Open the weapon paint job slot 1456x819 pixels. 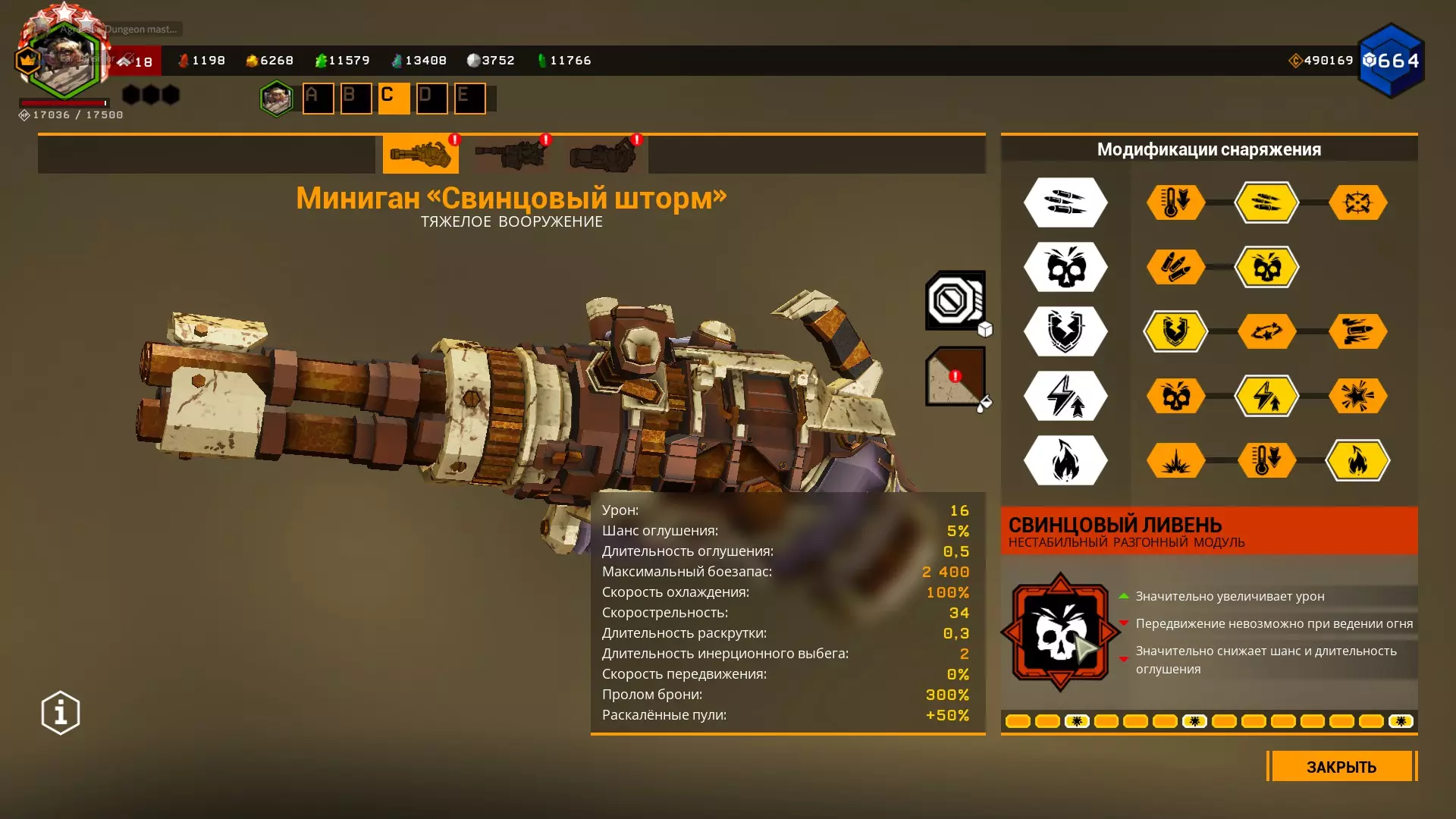point(955,376)
